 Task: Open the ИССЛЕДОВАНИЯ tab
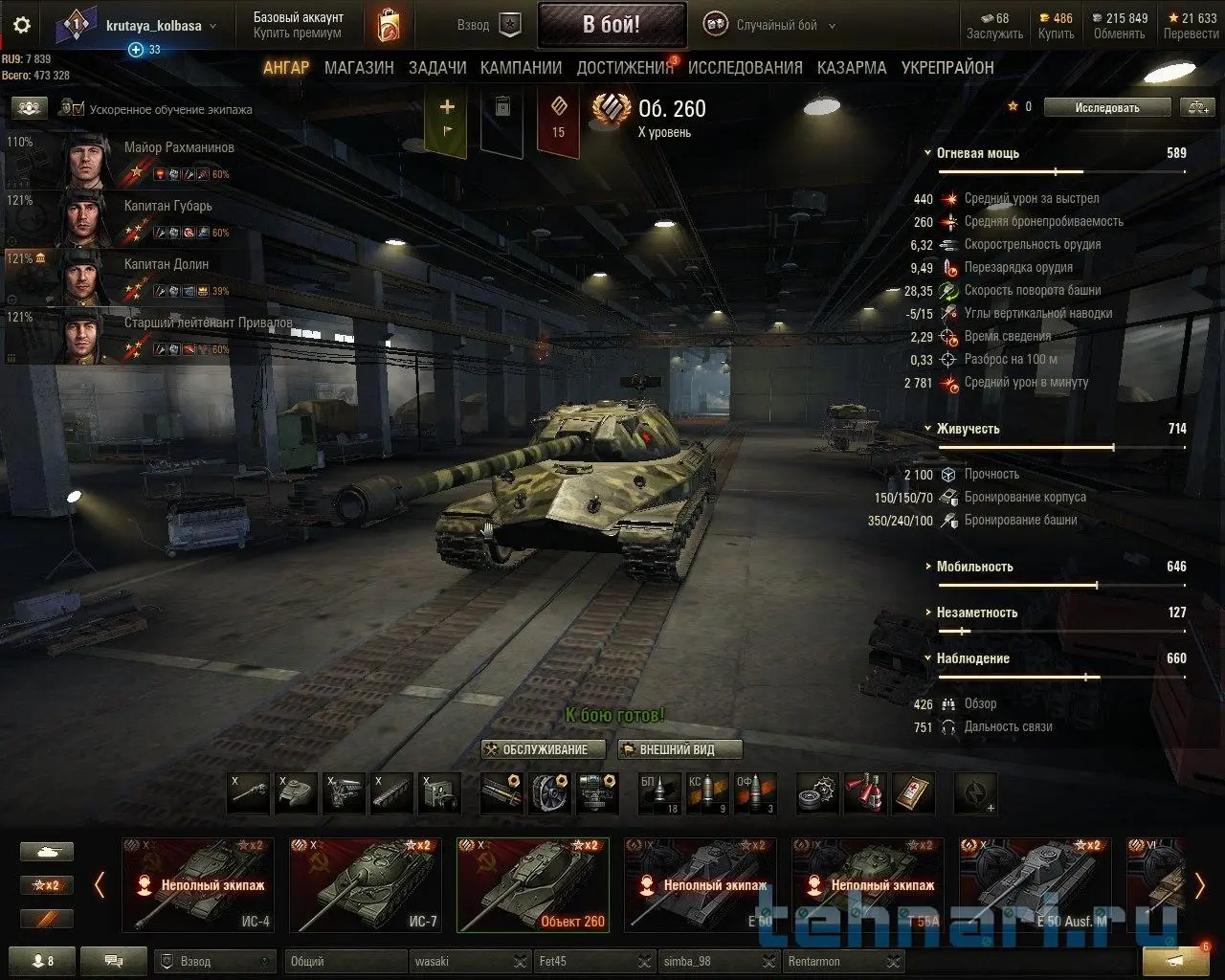pyautogui.click(x=745, y=68)
